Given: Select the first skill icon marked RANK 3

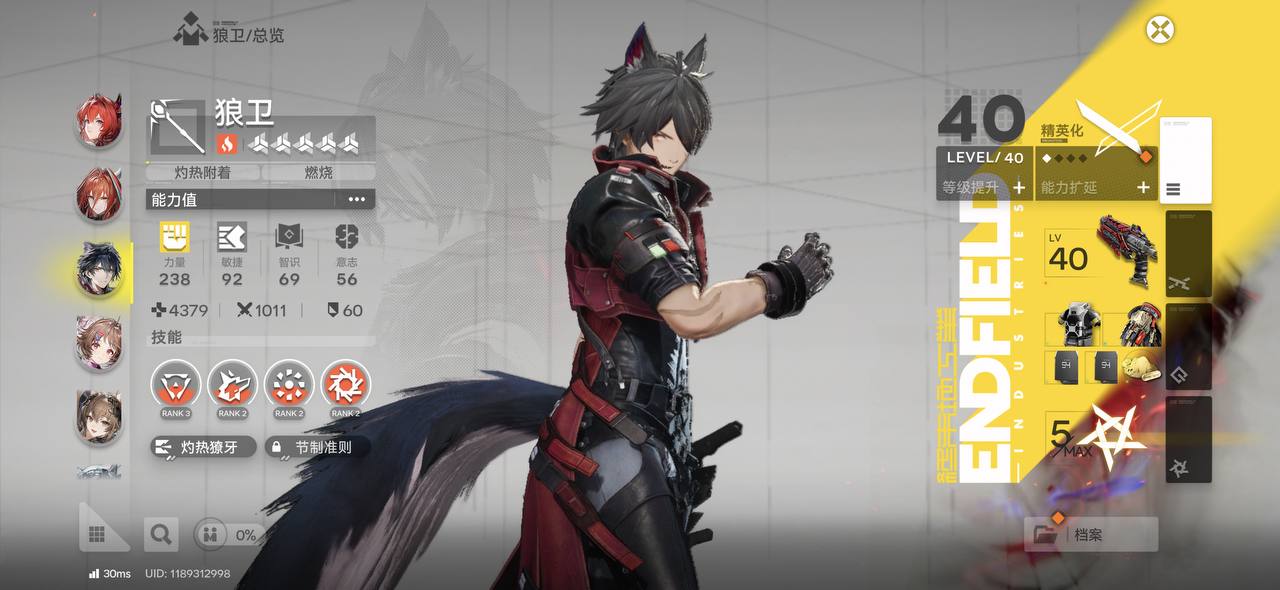Looking at the screenshot, I should tap(175, 385).
